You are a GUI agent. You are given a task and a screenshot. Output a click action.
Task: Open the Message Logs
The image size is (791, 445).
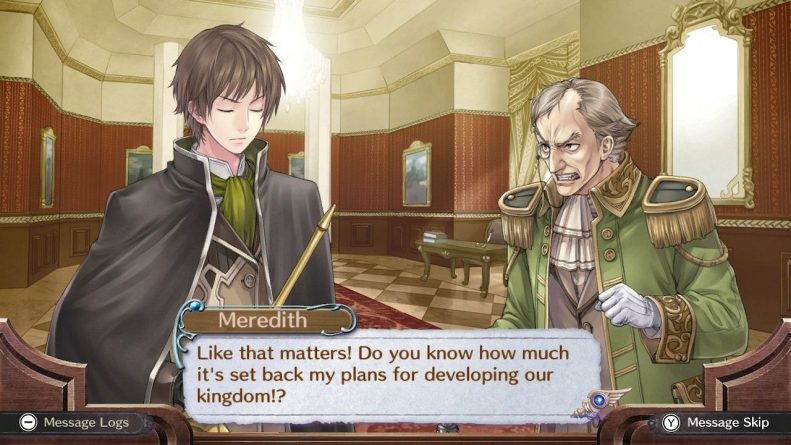75,423
